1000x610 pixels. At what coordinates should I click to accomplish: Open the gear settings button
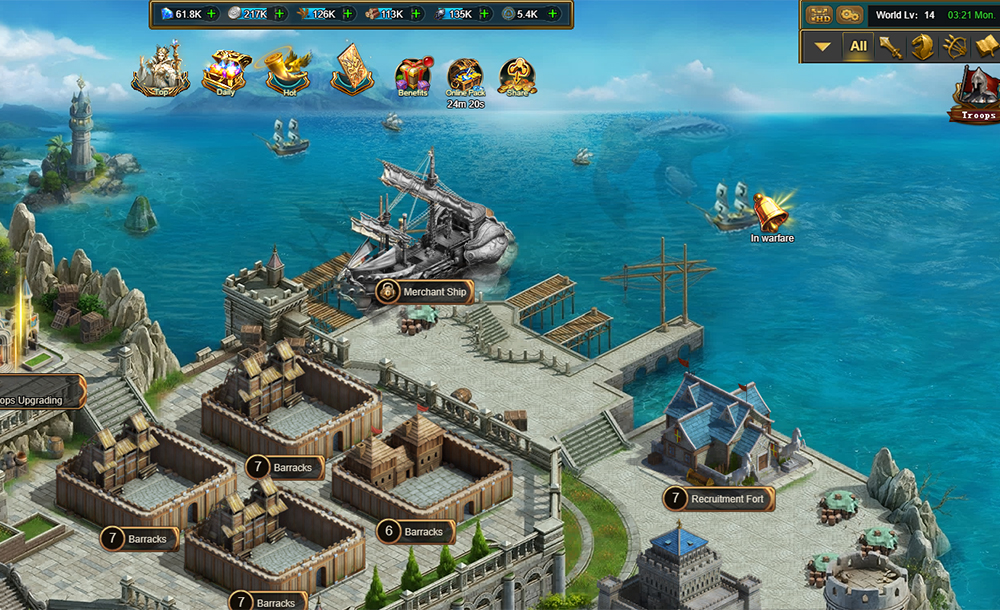click(x=849, y=15)
